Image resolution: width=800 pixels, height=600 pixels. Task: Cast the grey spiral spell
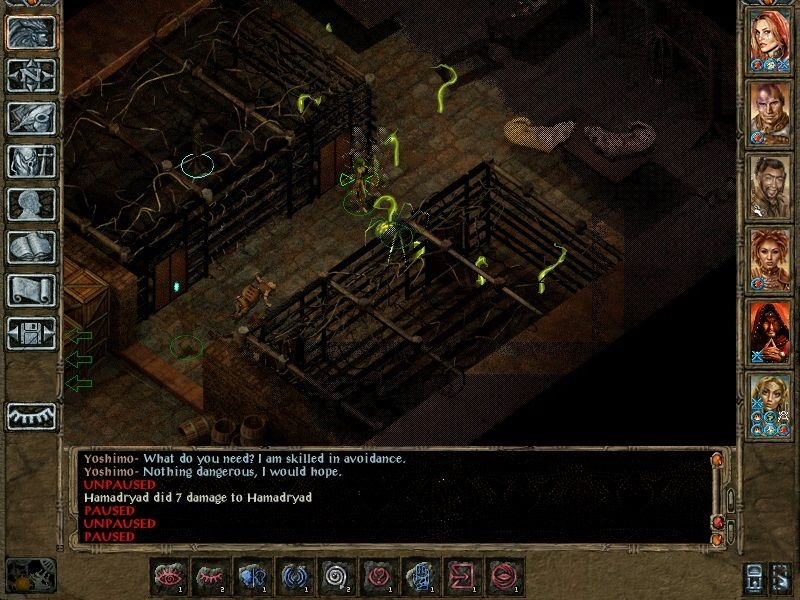click(x=333, y=577)
